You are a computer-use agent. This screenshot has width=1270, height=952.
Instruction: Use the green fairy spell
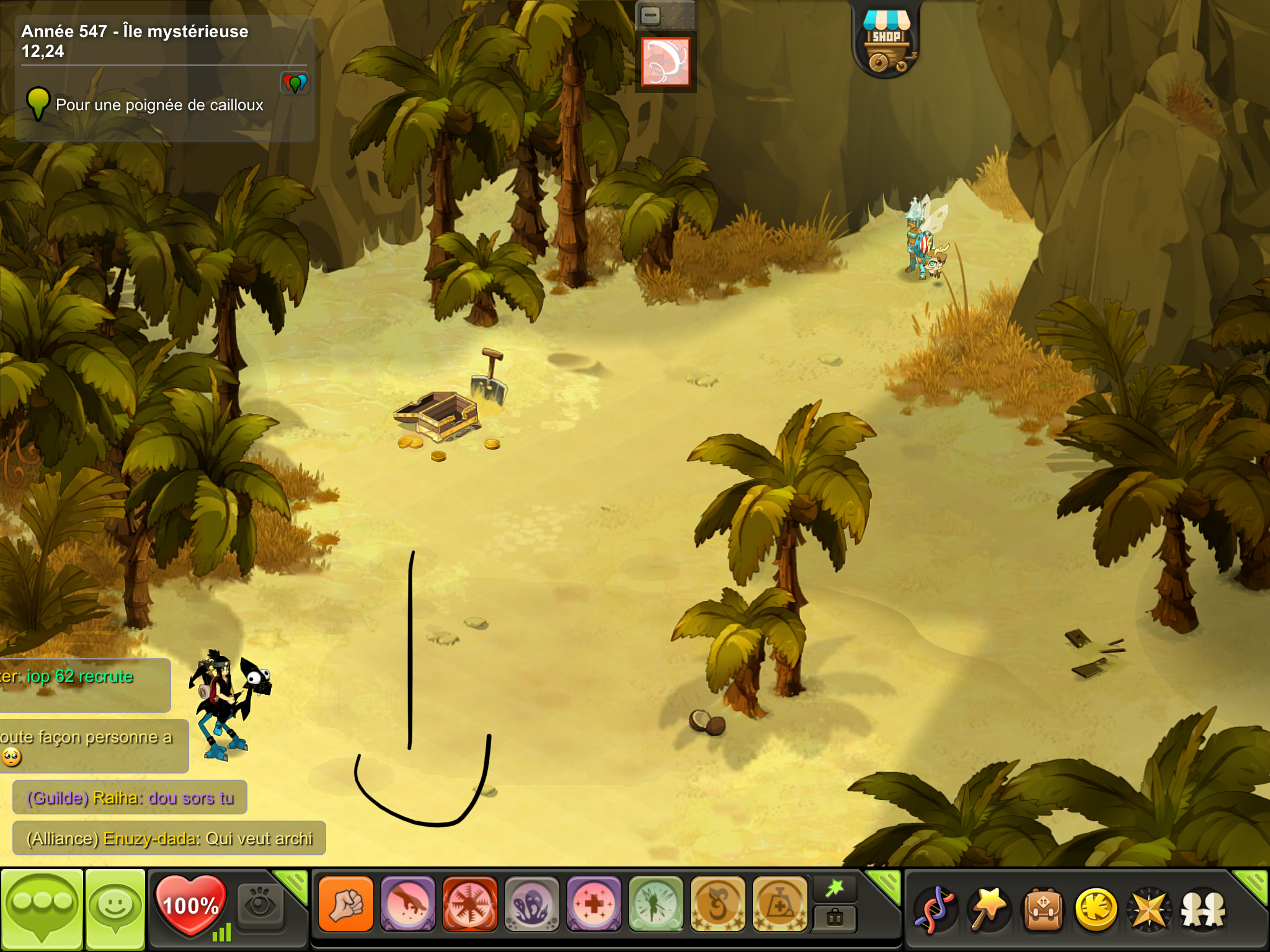click(655, 904)
